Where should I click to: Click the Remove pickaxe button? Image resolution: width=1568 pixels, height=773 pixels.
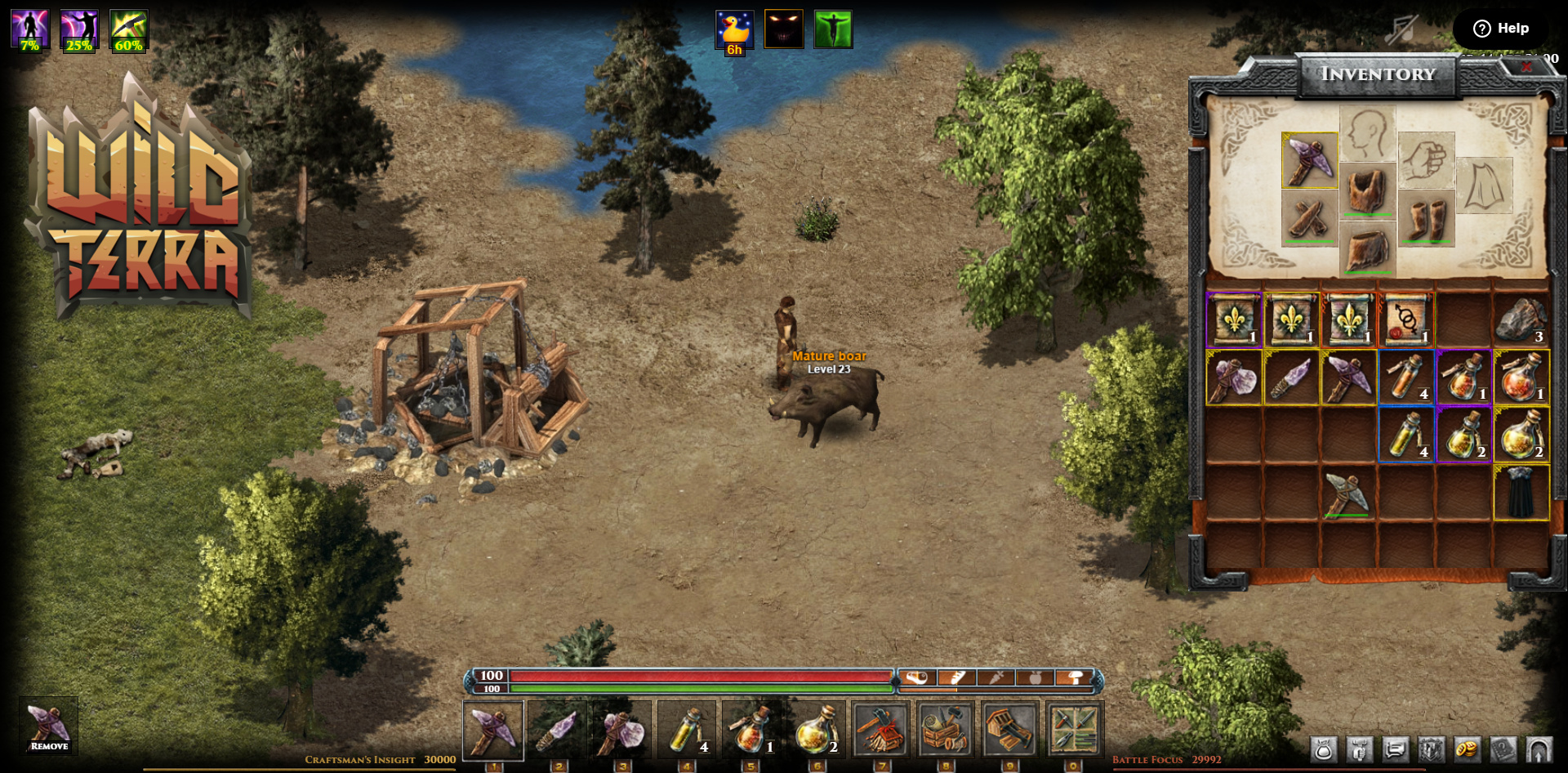(x=49, y=726)
